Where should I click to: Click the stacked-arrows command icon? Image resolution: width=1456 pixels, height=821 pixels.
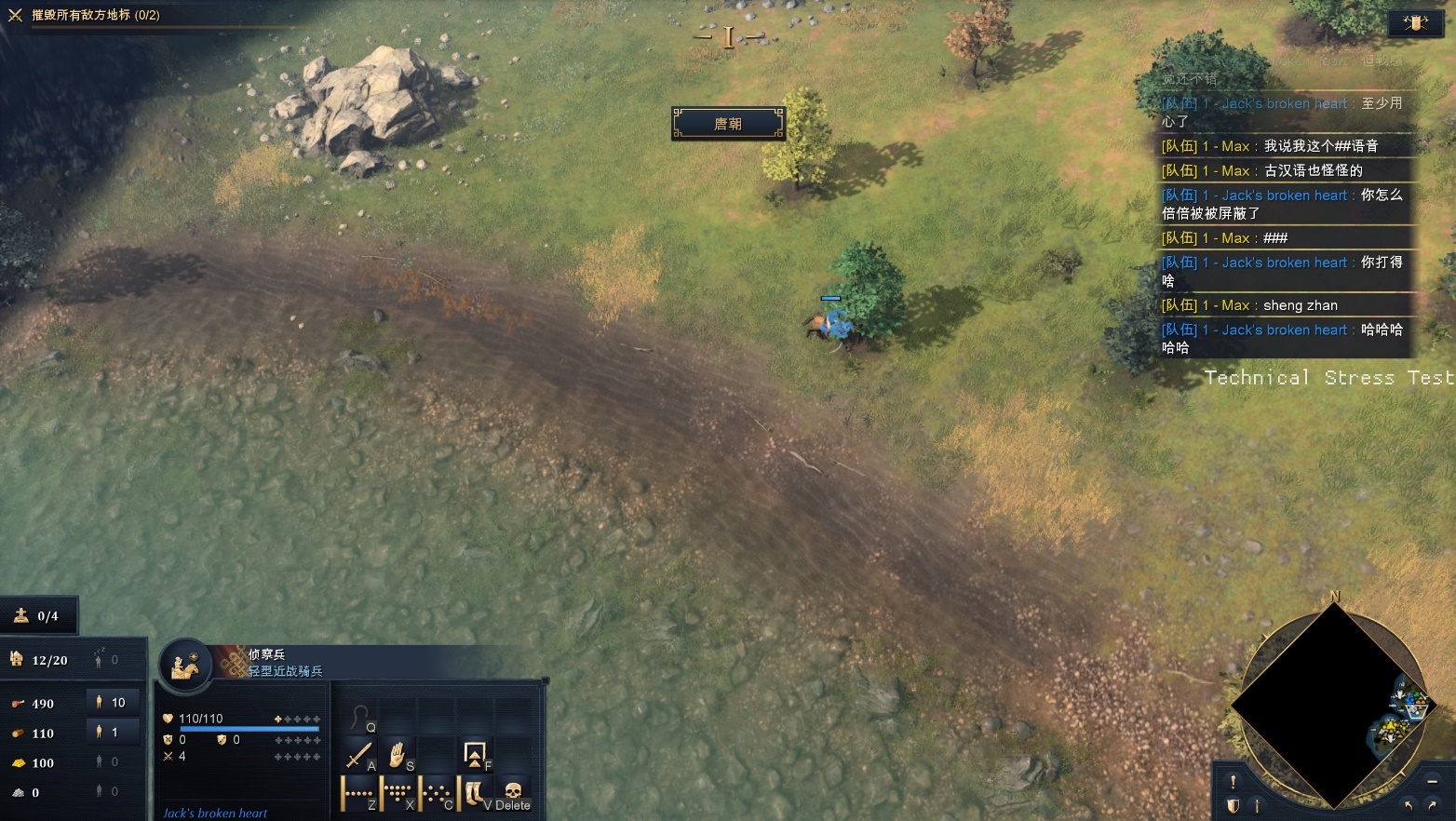click(x=475, y=754)
